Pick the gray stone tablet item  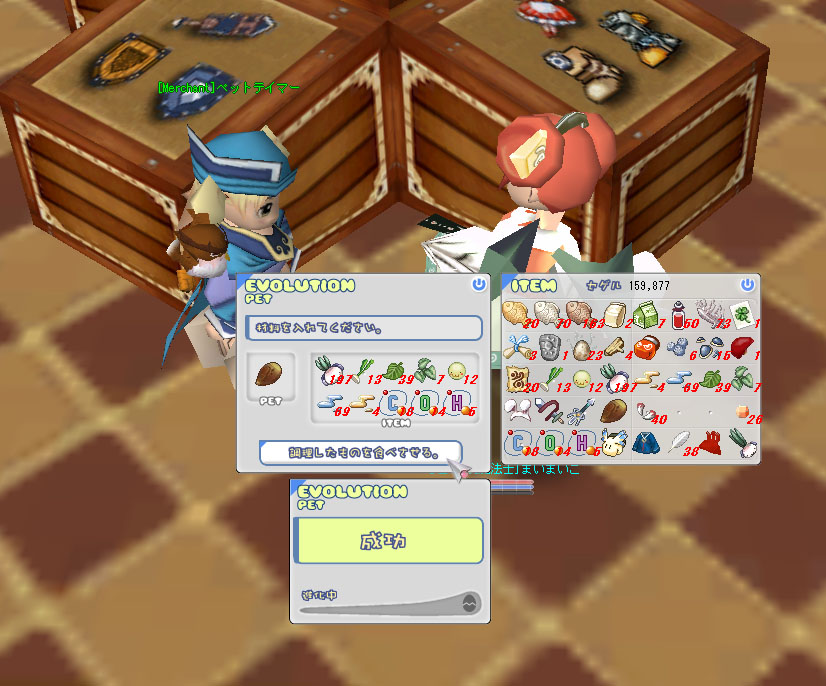pyautogui.click(x=550, y=347)
